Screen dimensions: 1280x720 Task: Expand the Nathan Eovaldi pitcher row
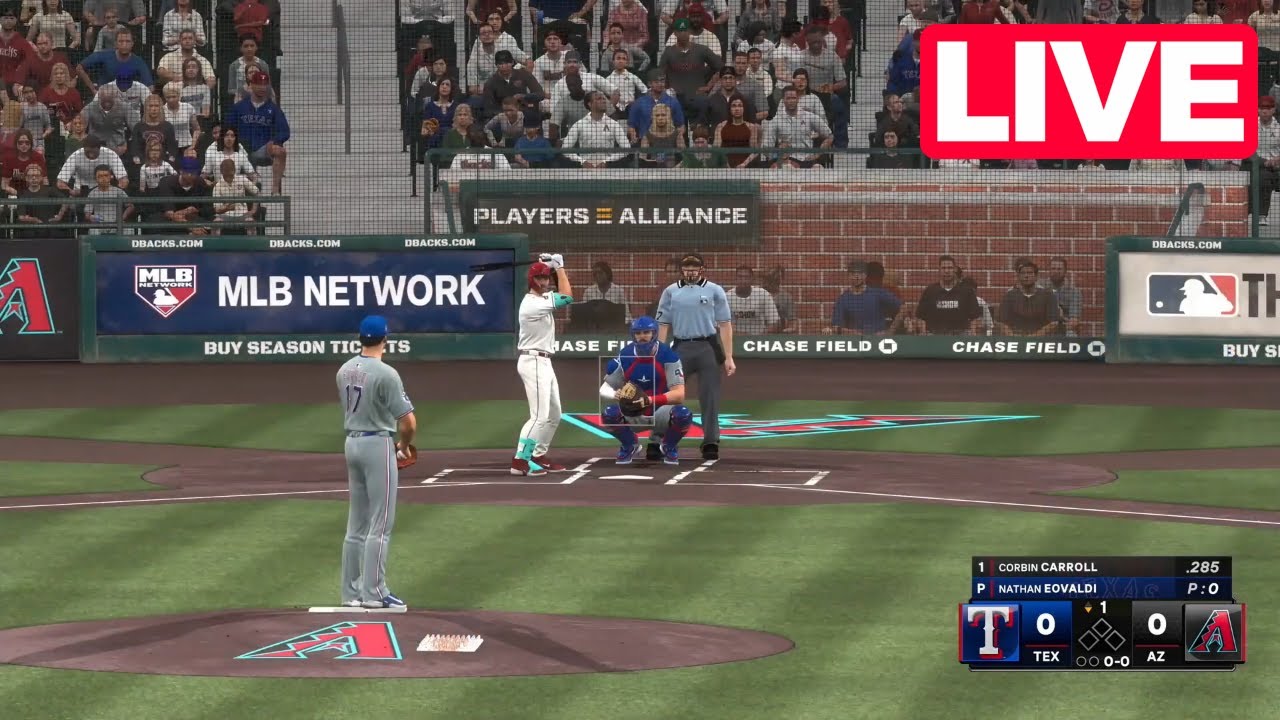1049,587
